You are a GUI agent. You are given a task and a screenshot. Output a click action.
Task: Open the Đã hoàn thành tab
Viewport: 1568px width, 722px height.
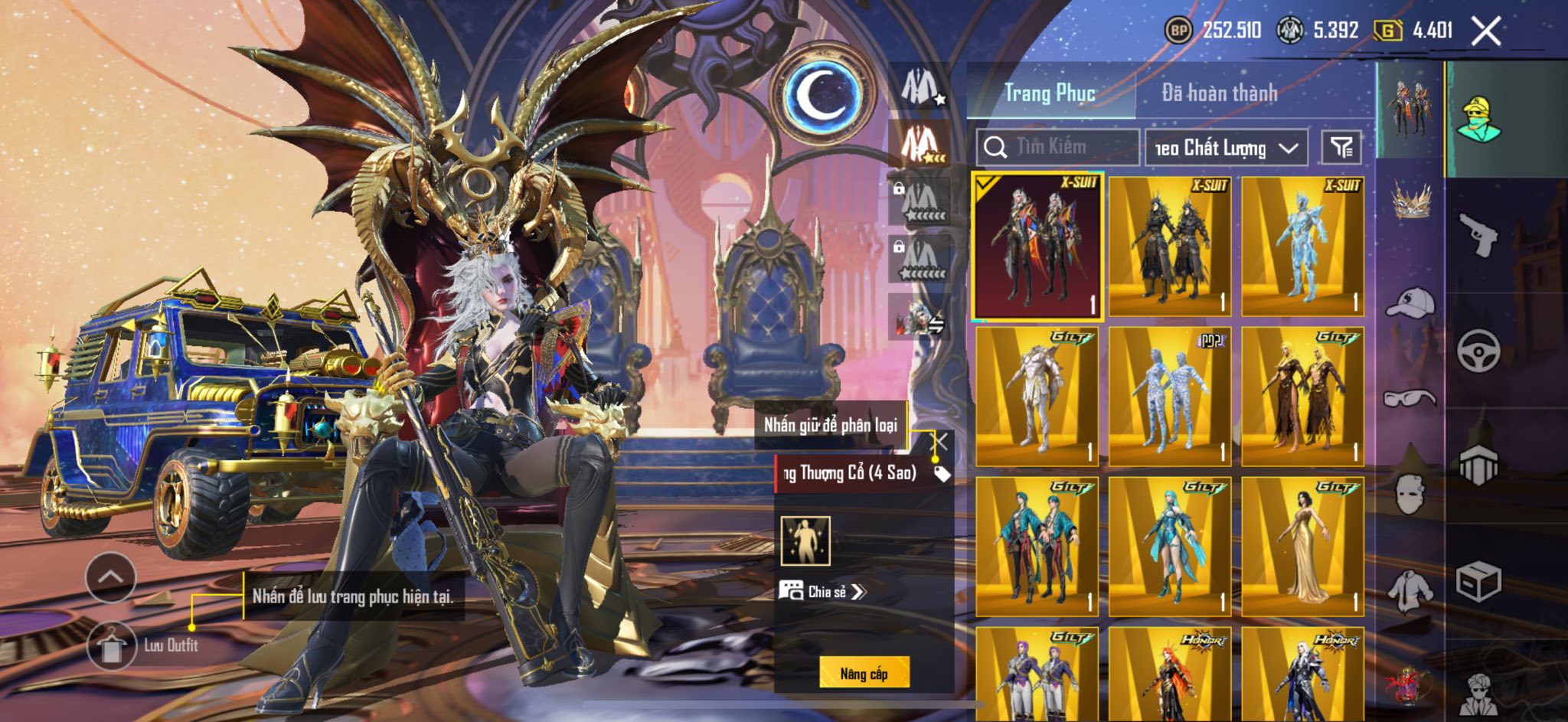[1219, 93]
